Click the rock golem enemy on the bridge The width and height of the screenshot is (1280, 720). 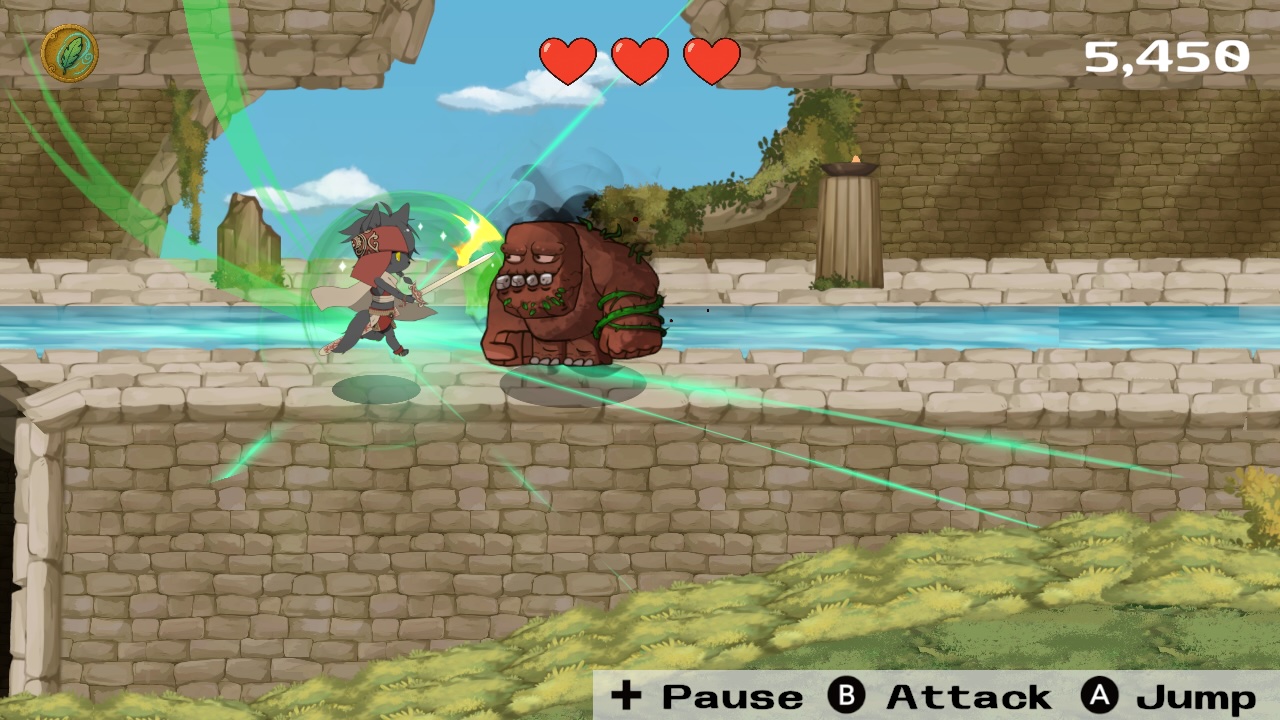point(570,290)
